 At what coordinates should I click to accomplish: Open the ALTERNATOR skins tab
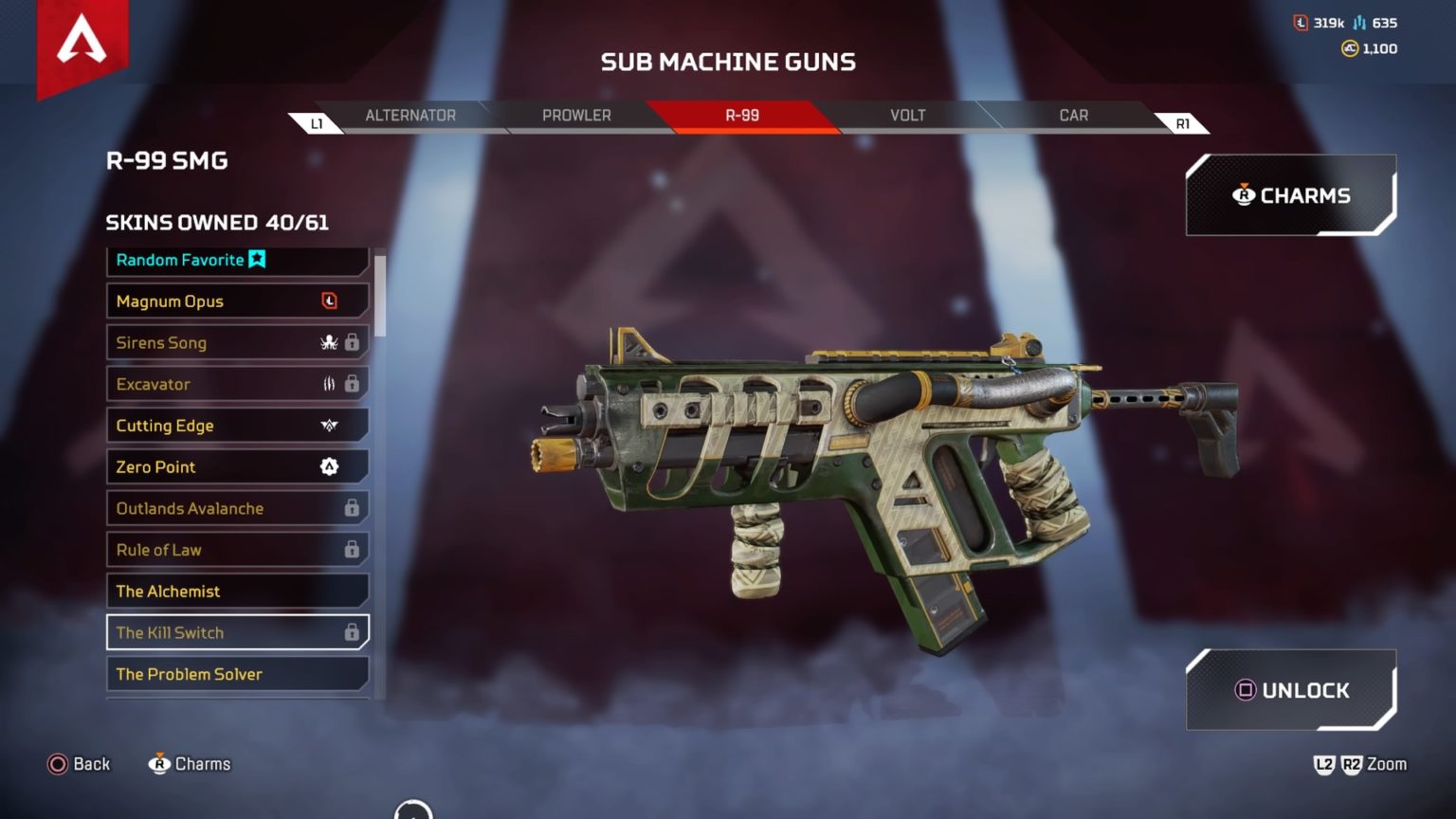pos(409,115)
